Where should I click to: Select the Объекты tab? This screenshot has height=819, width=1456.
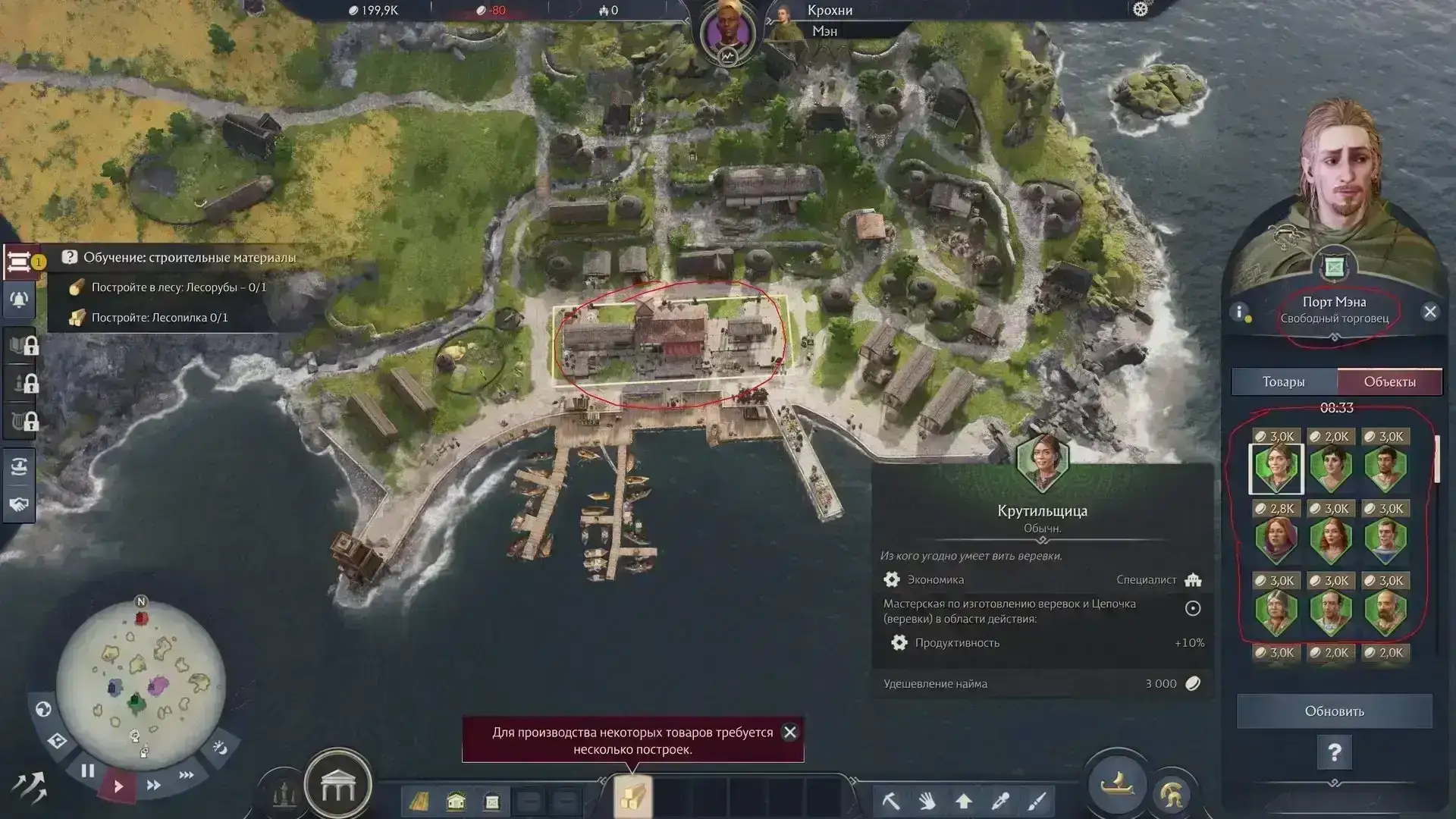[1389, 382]
